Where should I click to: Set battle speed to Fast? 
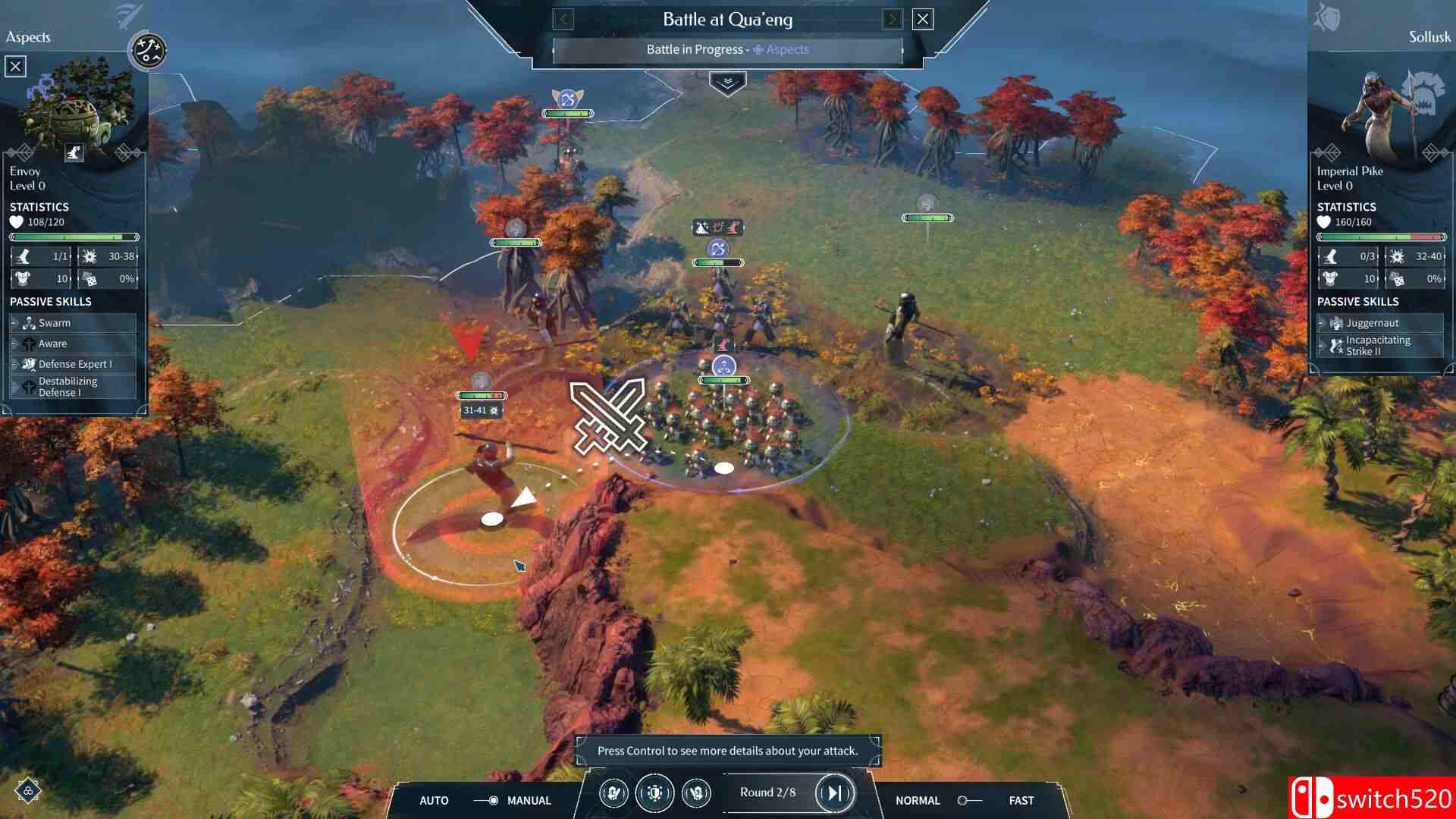pos(1021,800)
